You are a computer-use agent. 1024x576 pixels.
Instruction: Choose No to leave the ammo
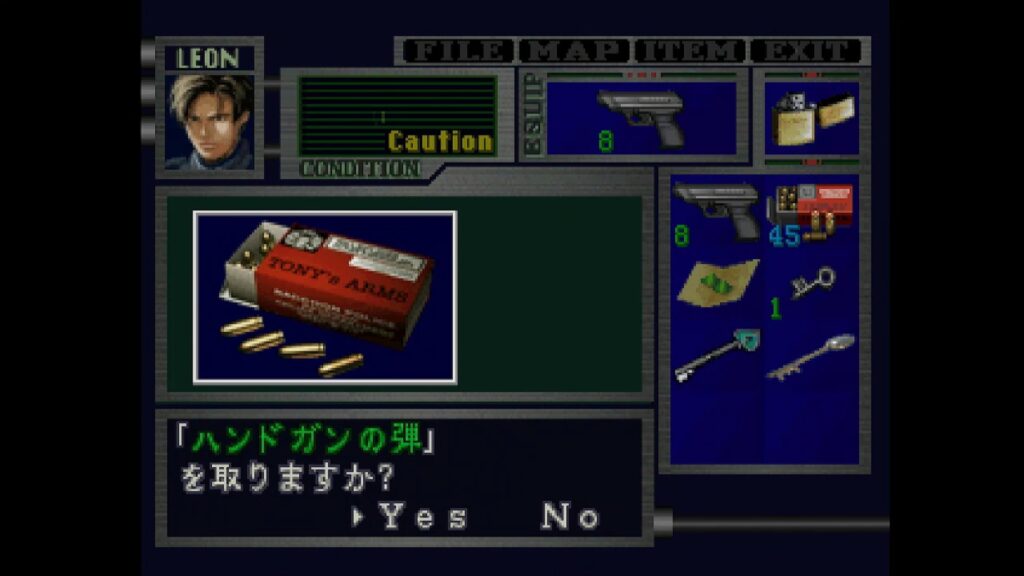(570, 517)
